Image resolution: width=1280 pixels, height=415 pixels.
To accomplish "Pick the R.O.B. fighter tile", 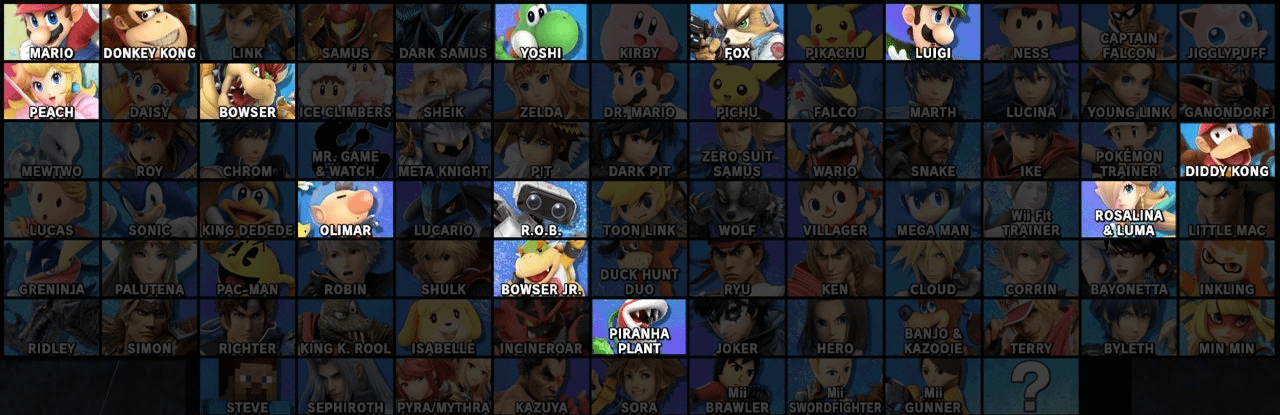I will 541,208.
